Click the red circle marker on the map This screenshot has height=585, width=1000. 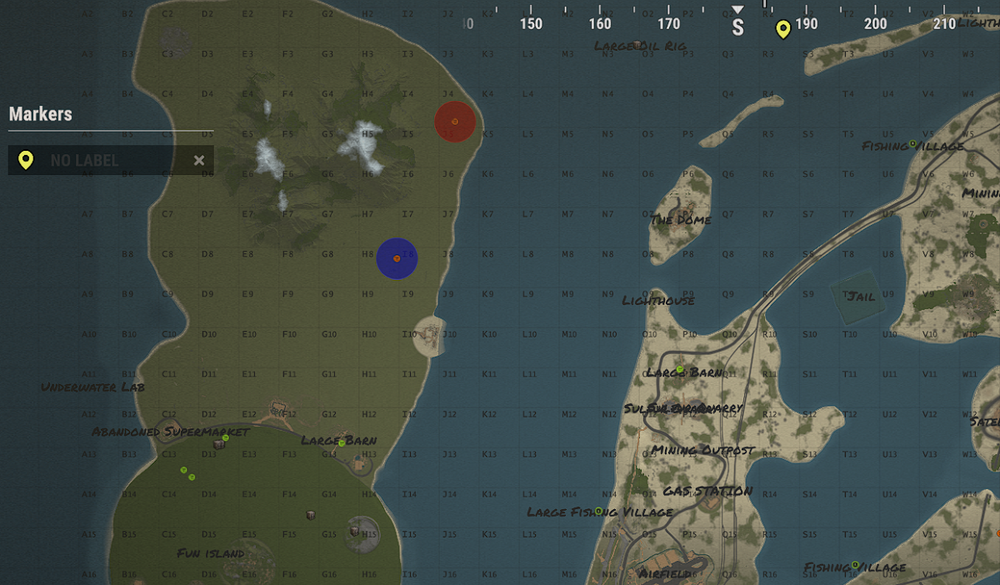(x=455, y=121)
